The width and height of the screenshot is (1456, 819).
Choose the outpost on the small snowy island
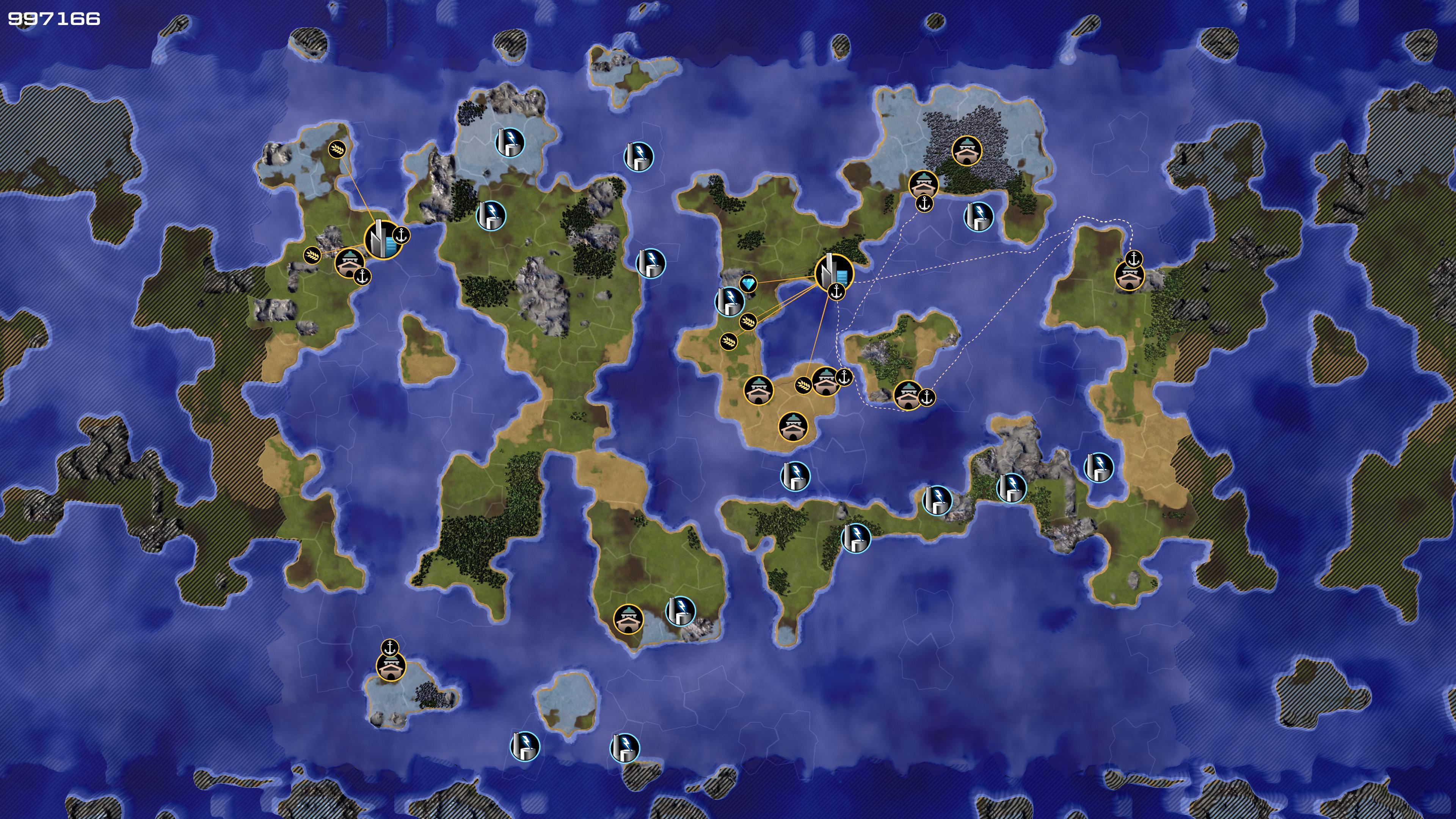point(391,667)
